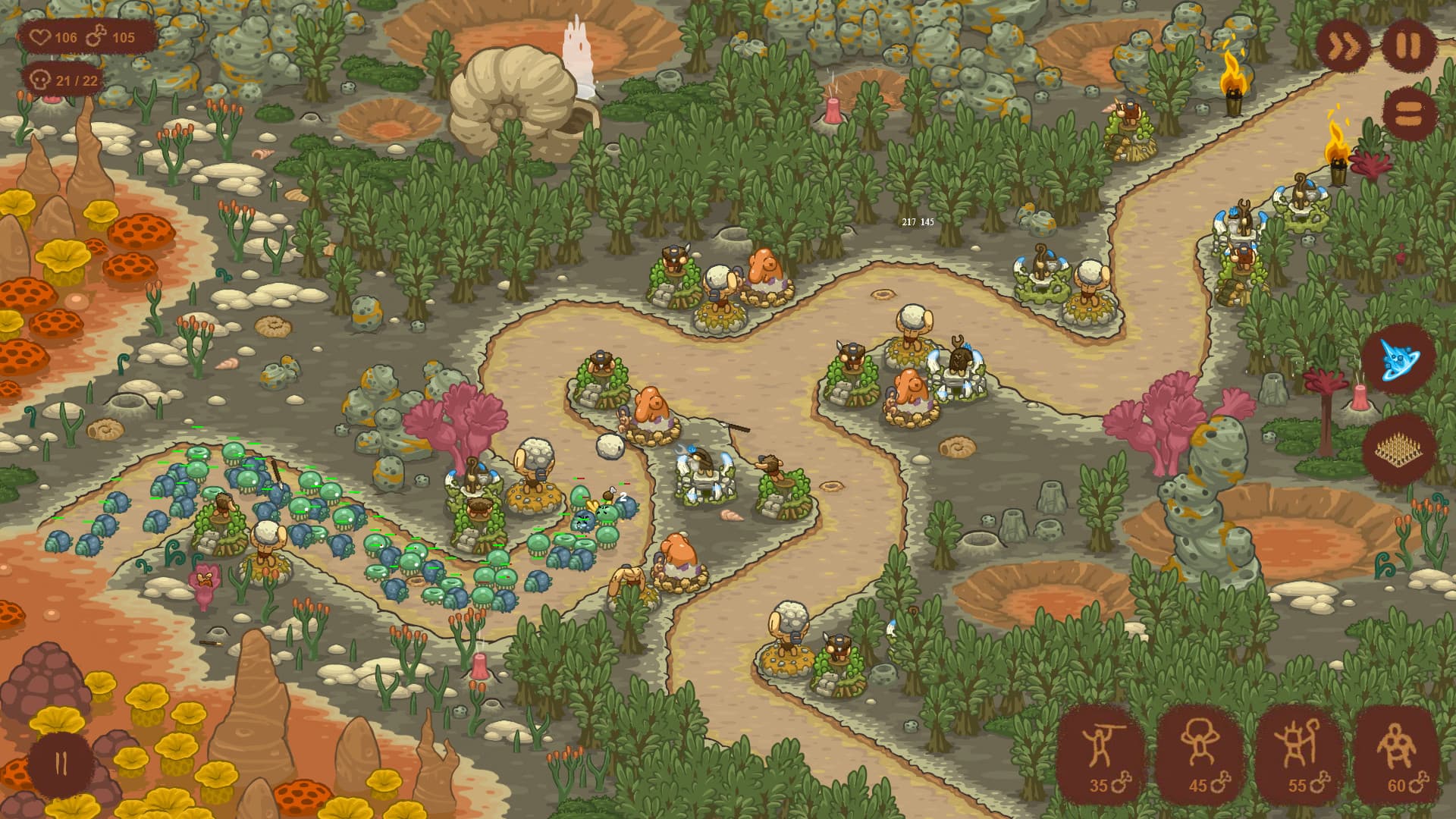Open the menu with the two-bar button
Screen dimensions: 1456x819
coord(1408,114)
